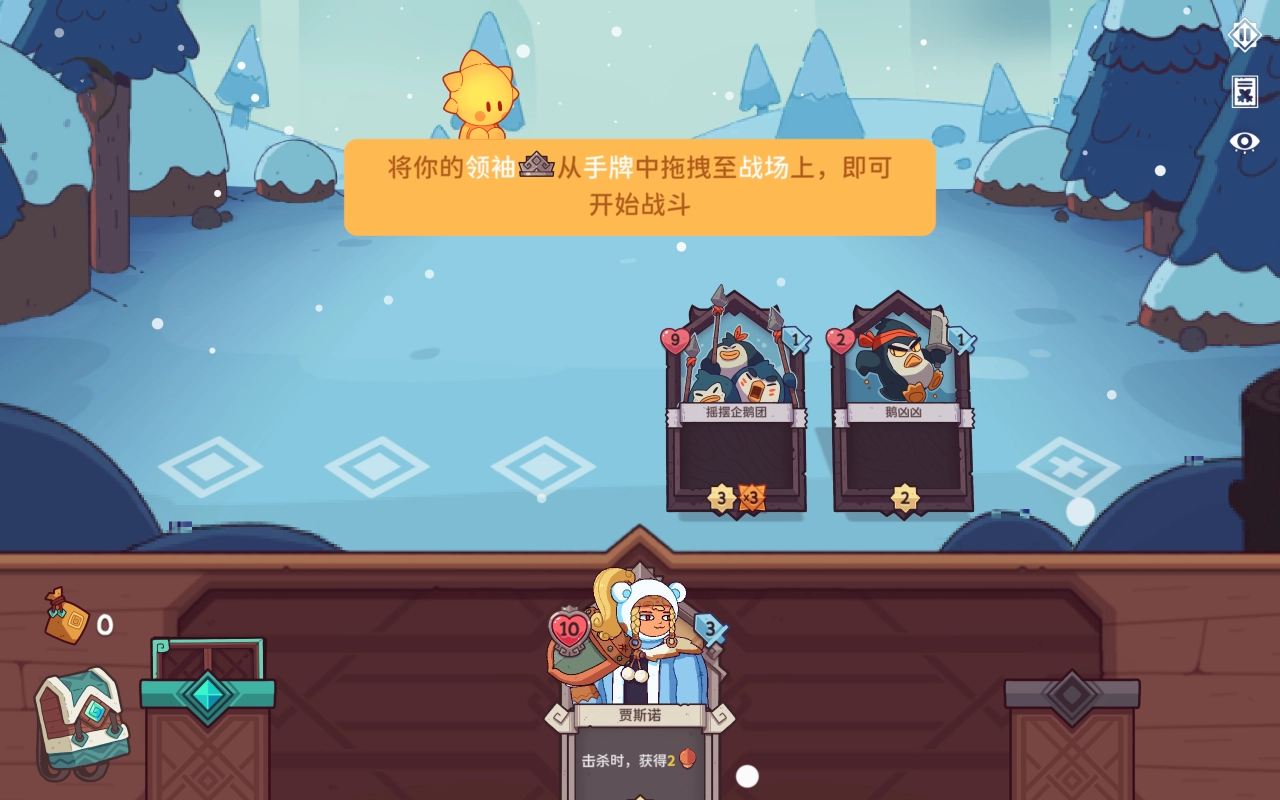
Task: Click the heart health icon on 贾斯诺
Action: point(571,627)
